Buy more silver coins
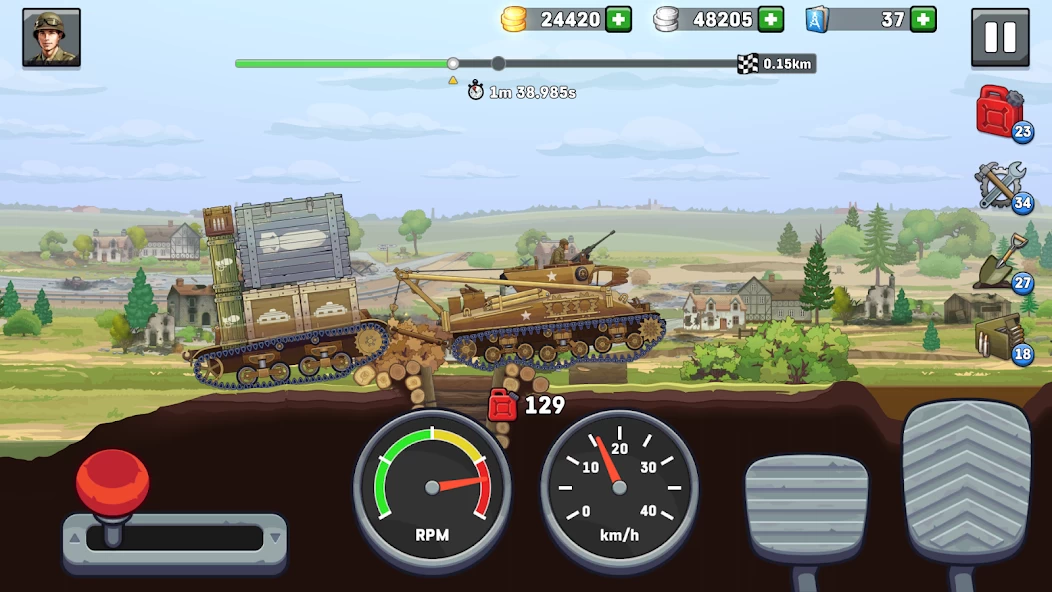This screenshot has height=592, width=1052. [x=771, y=19]
